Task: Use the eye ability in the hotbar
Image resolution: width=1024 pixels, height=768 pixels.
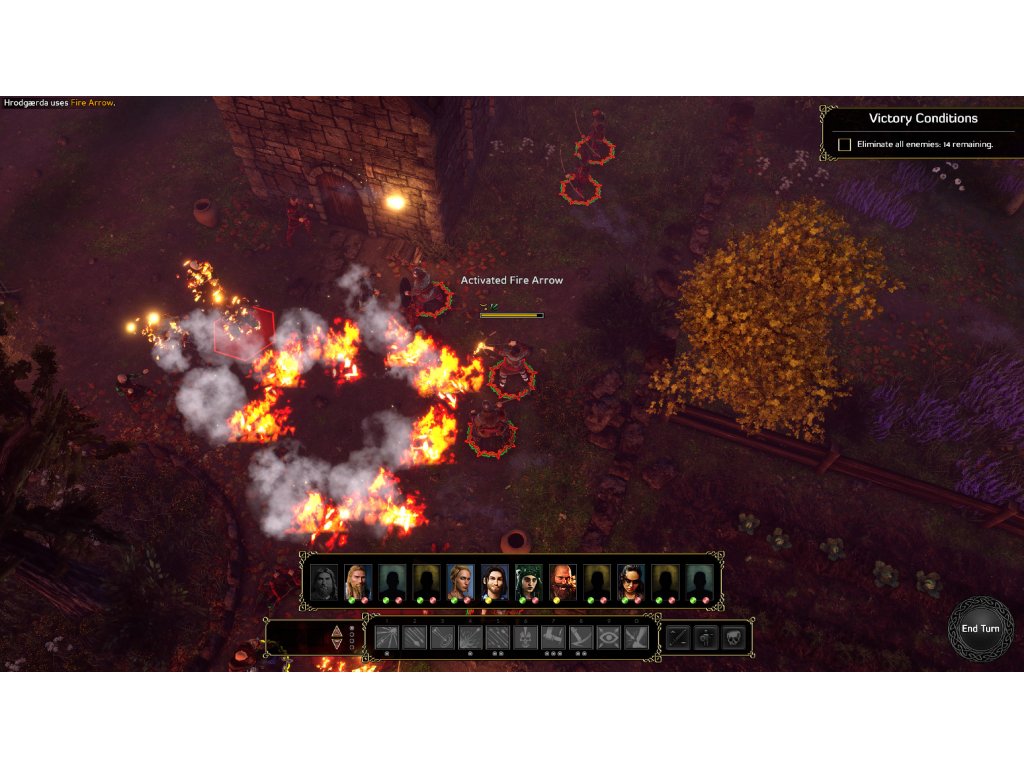Action: 608,637
